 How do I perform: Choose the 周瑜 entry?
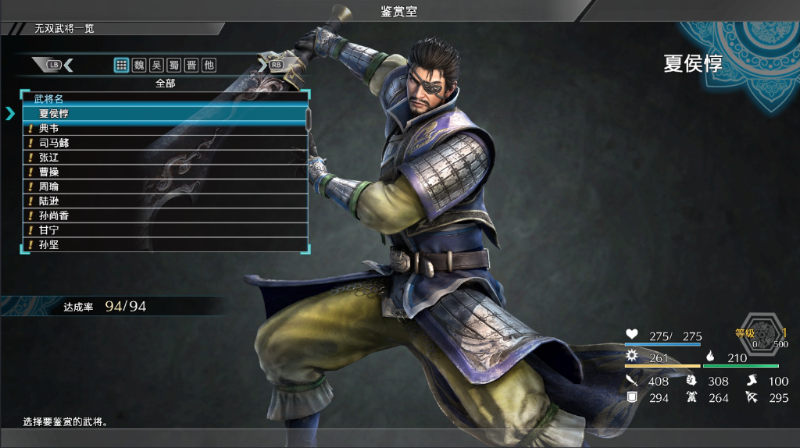coord(165,187)
